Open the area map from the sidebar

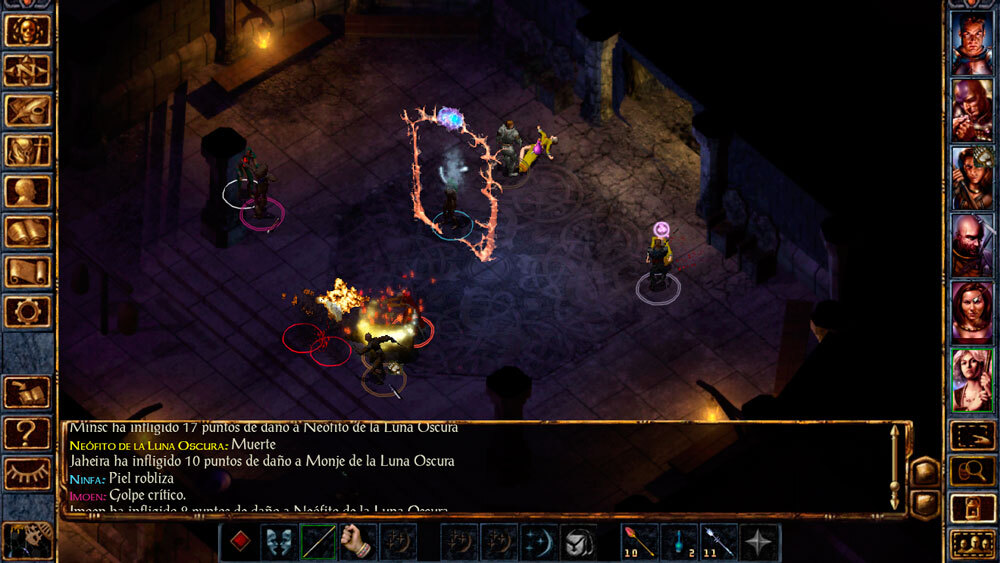27,71
